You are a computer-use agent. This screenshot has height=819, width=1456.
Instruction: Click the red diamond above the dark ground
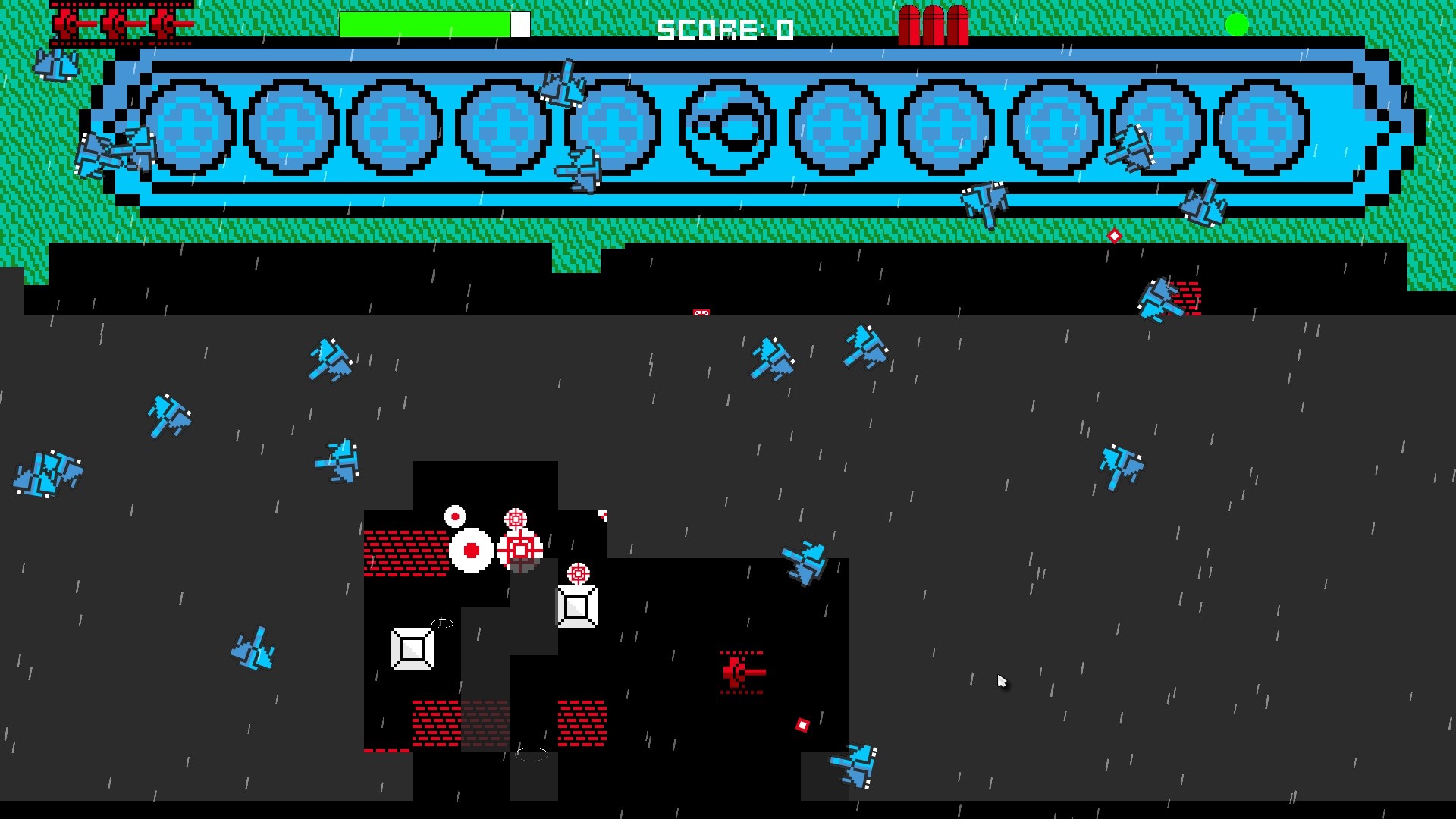pyautogui.click(x=1115, y=236)
